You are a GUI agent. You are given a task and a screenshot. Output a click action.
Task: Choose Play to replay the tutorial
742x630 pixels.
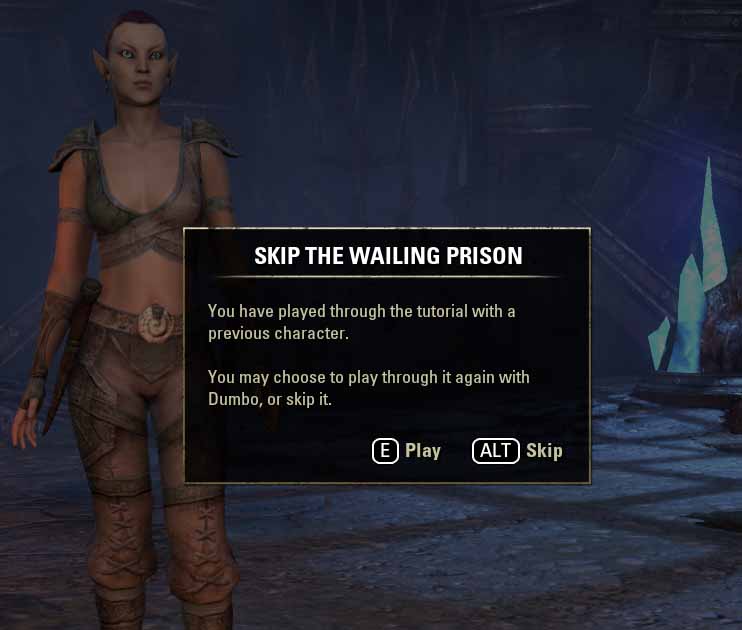[x=407, y=451]
